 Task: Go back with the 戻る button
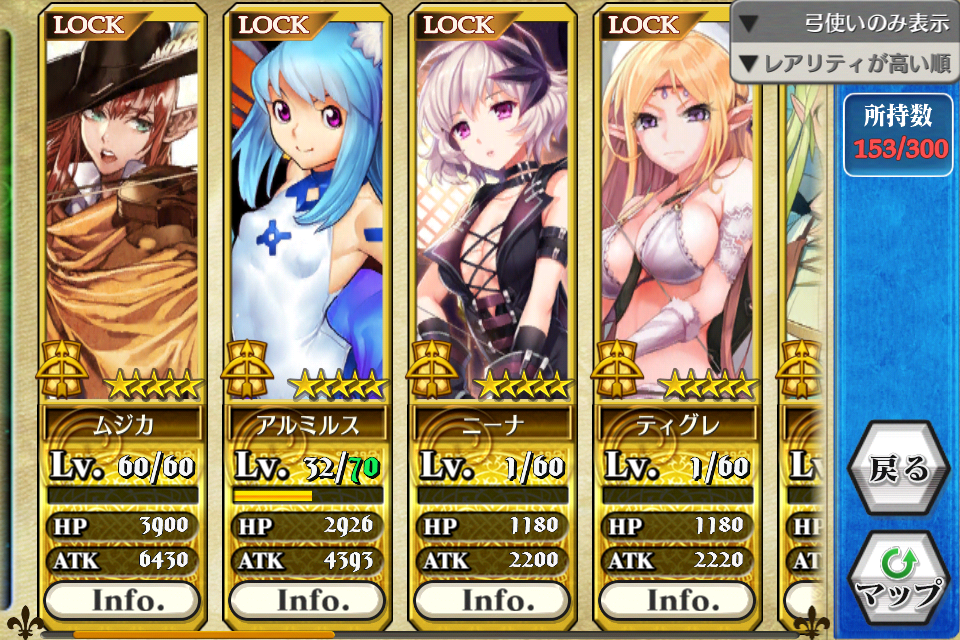898,470
